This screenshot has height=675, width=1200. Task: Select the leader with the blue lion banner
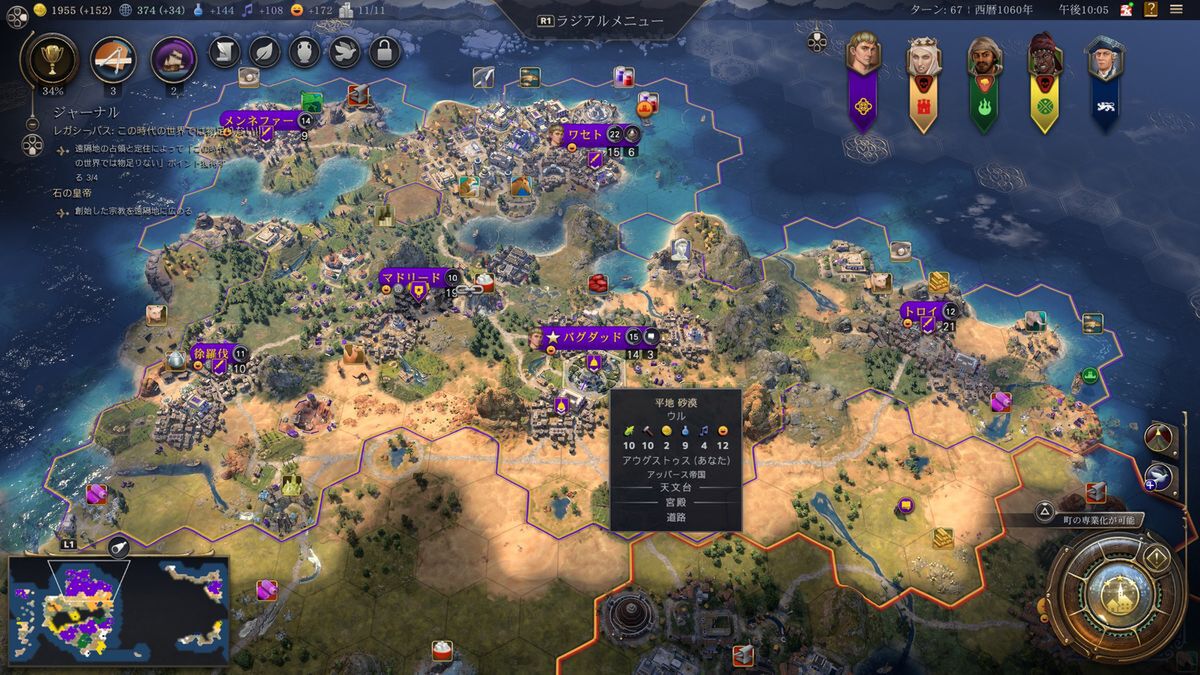[1105, 62]
